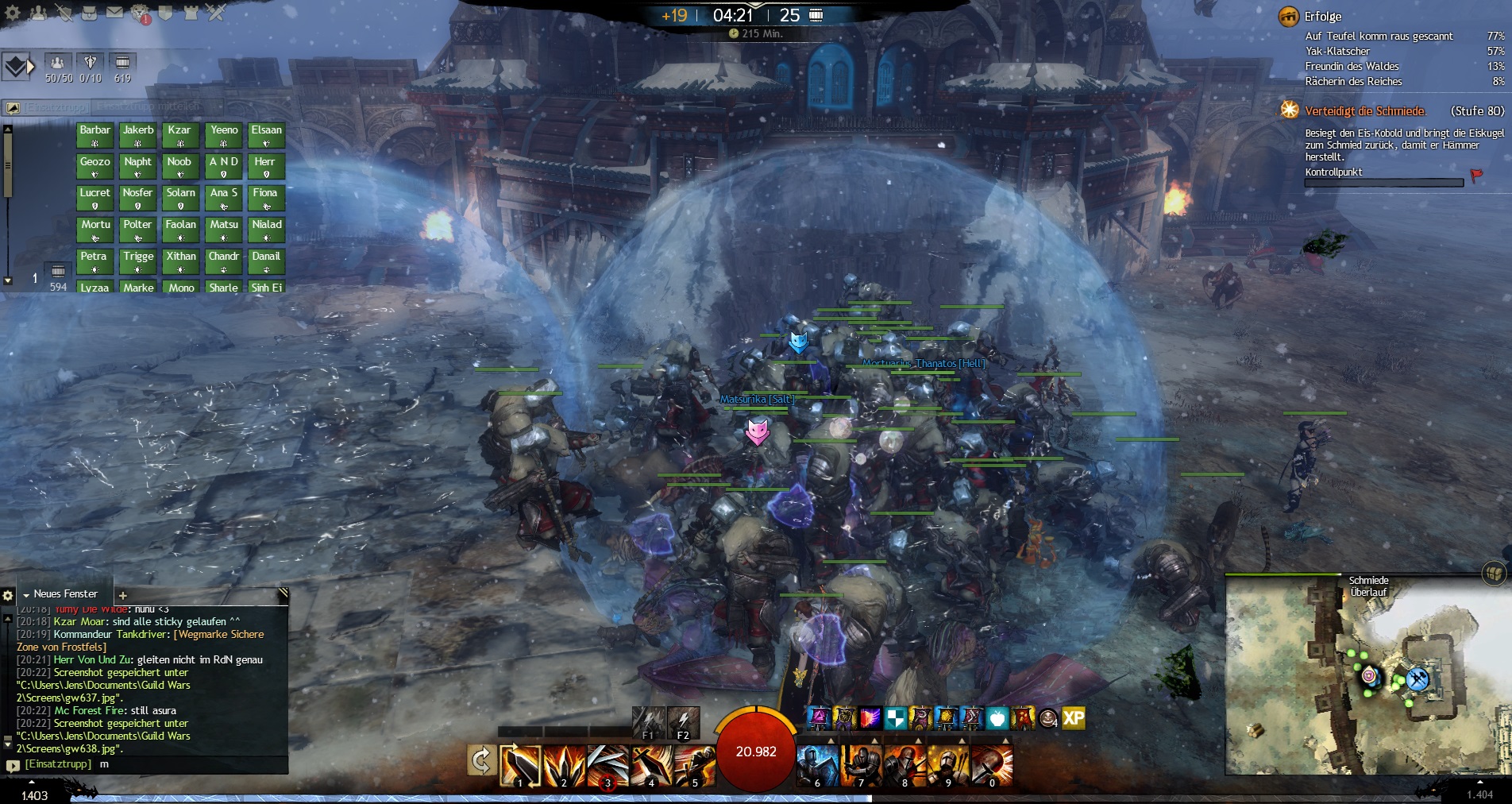
Task: Select squad member Fiona
Action: point(266,198)
